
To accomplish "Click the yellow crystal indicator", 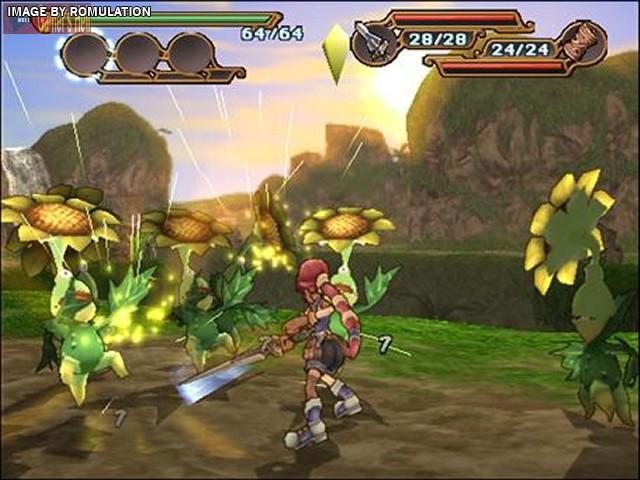I will [x=336, y=52].
